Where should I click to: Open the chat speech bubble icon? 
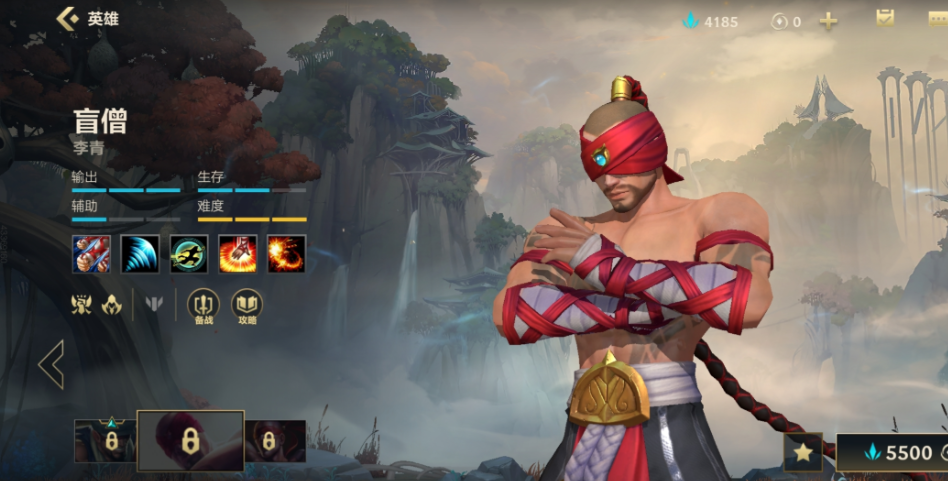937,21
